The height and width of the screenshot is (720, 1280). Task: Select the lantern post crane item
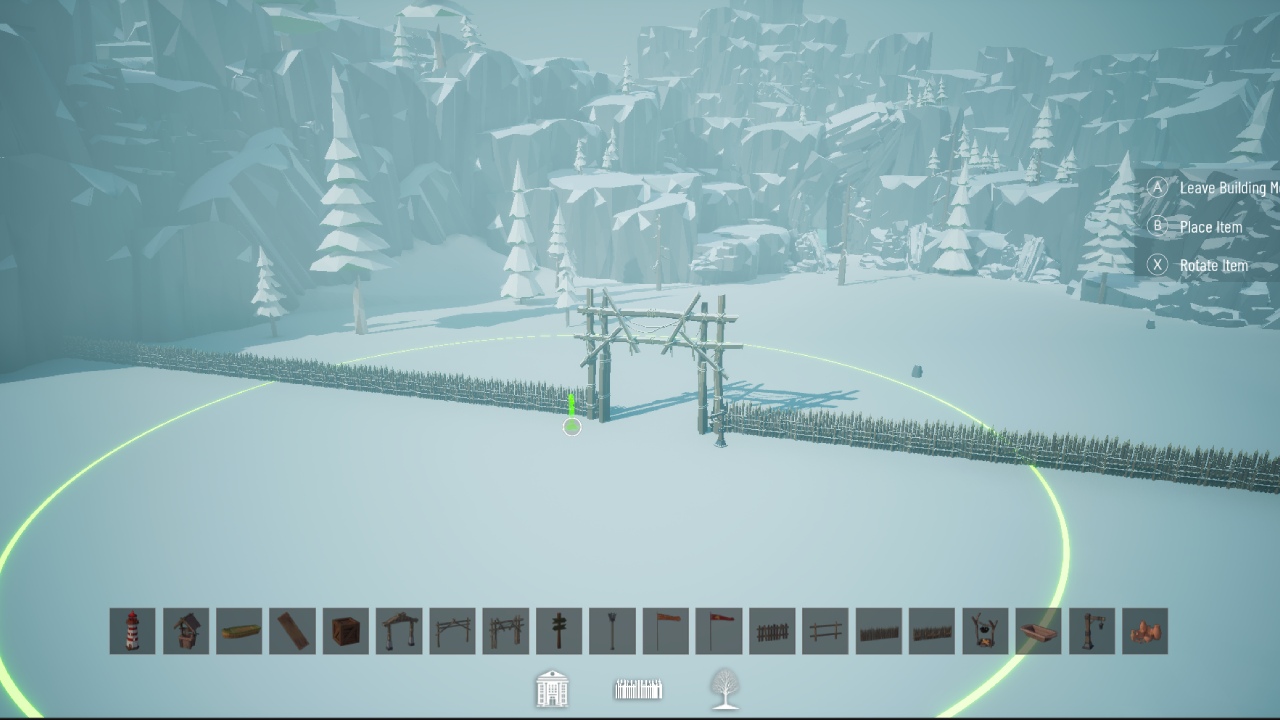1090,630
